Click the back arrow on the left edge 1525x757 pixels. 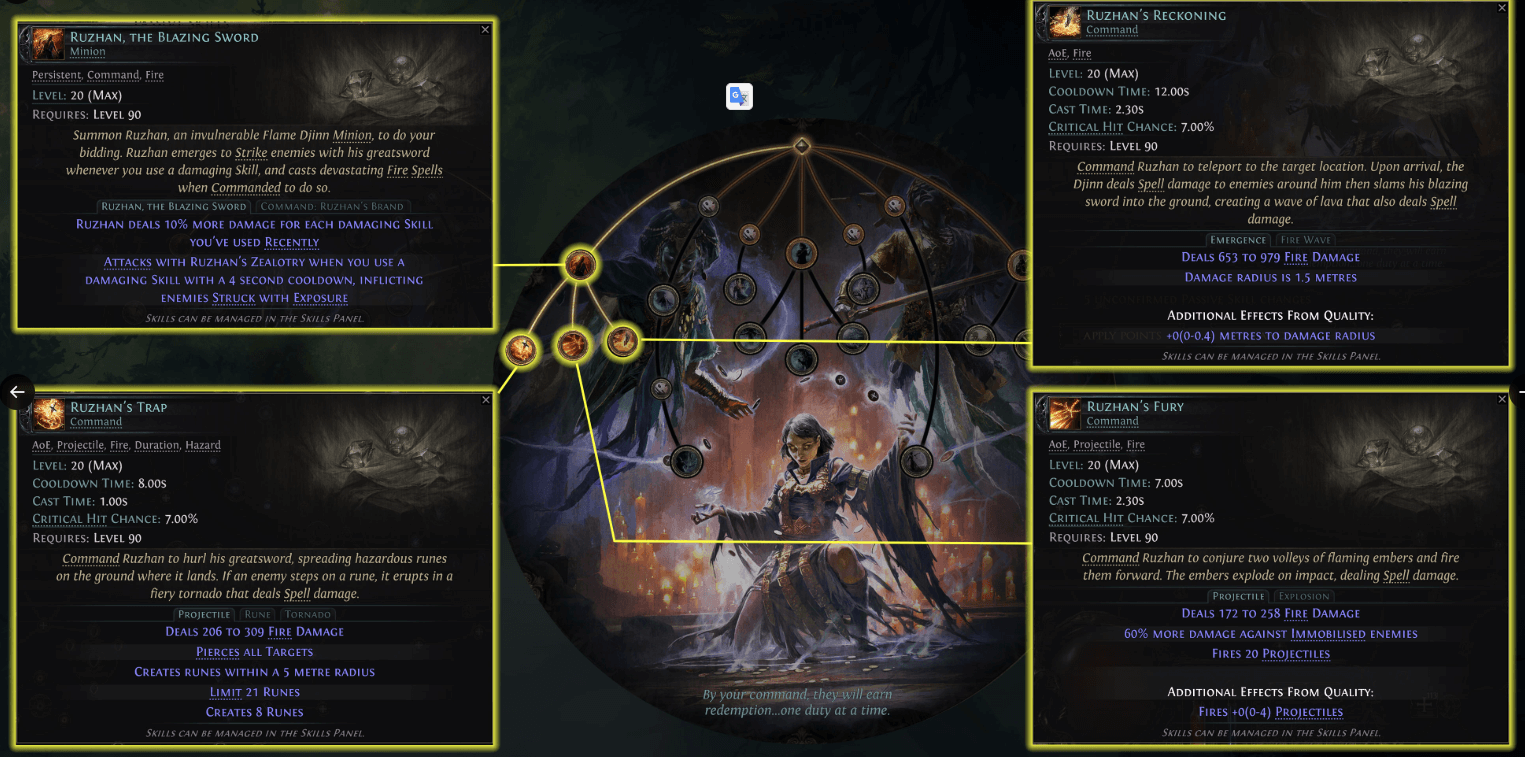click(17, 393)
